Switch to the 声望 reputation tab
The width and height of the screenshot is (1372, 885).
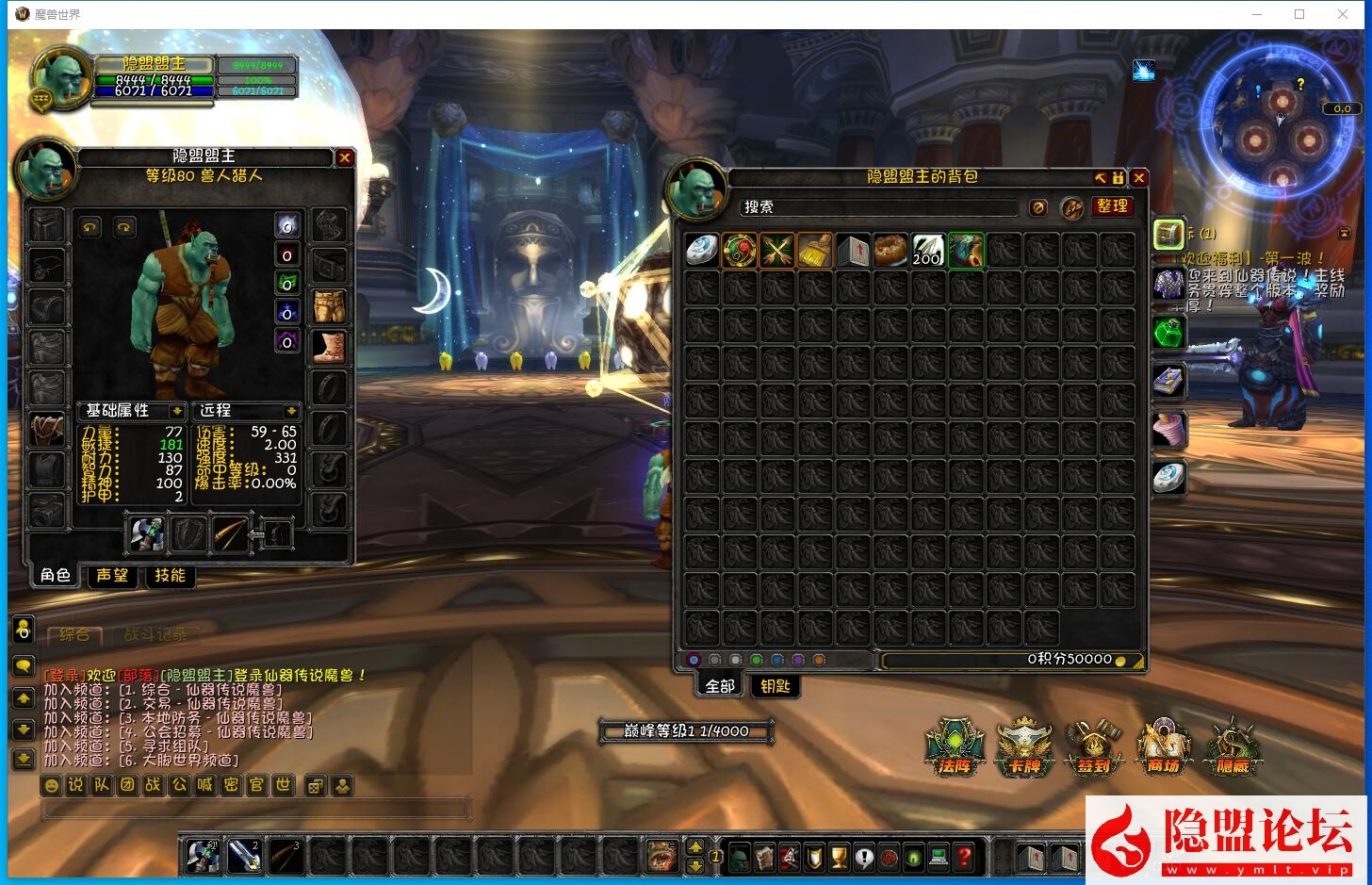[x=112, y=575]
